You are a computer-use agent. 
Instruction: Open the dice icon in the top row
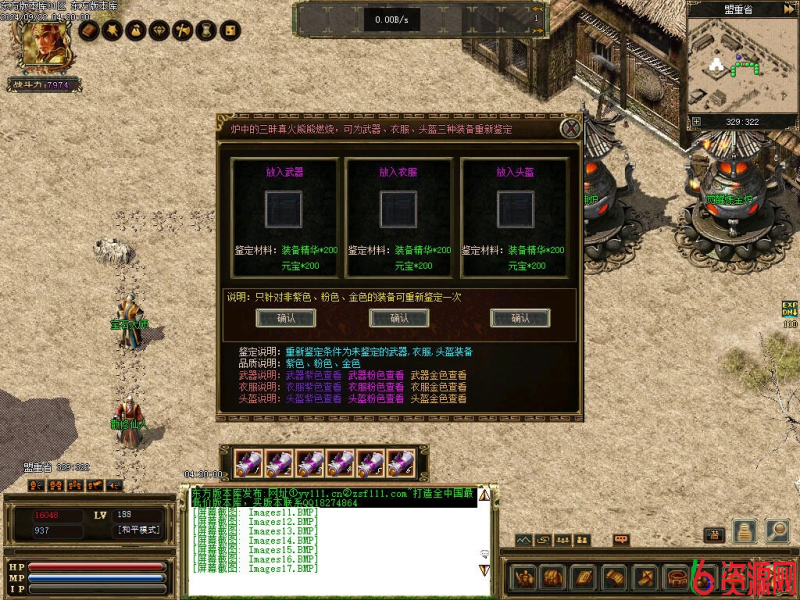230,32
